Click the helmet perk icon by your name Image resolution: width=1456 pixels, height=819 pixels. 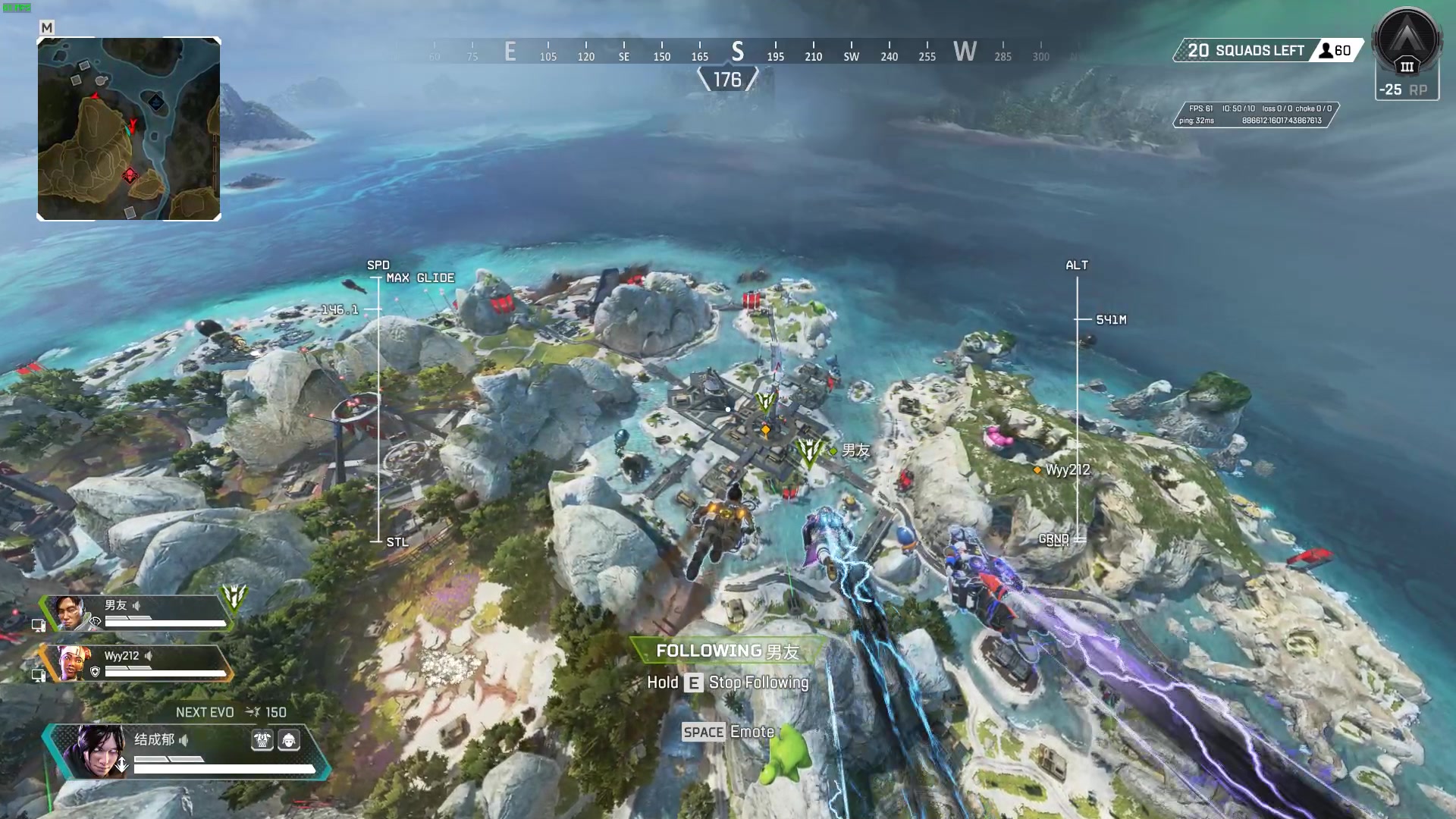[x=289, y=740]
